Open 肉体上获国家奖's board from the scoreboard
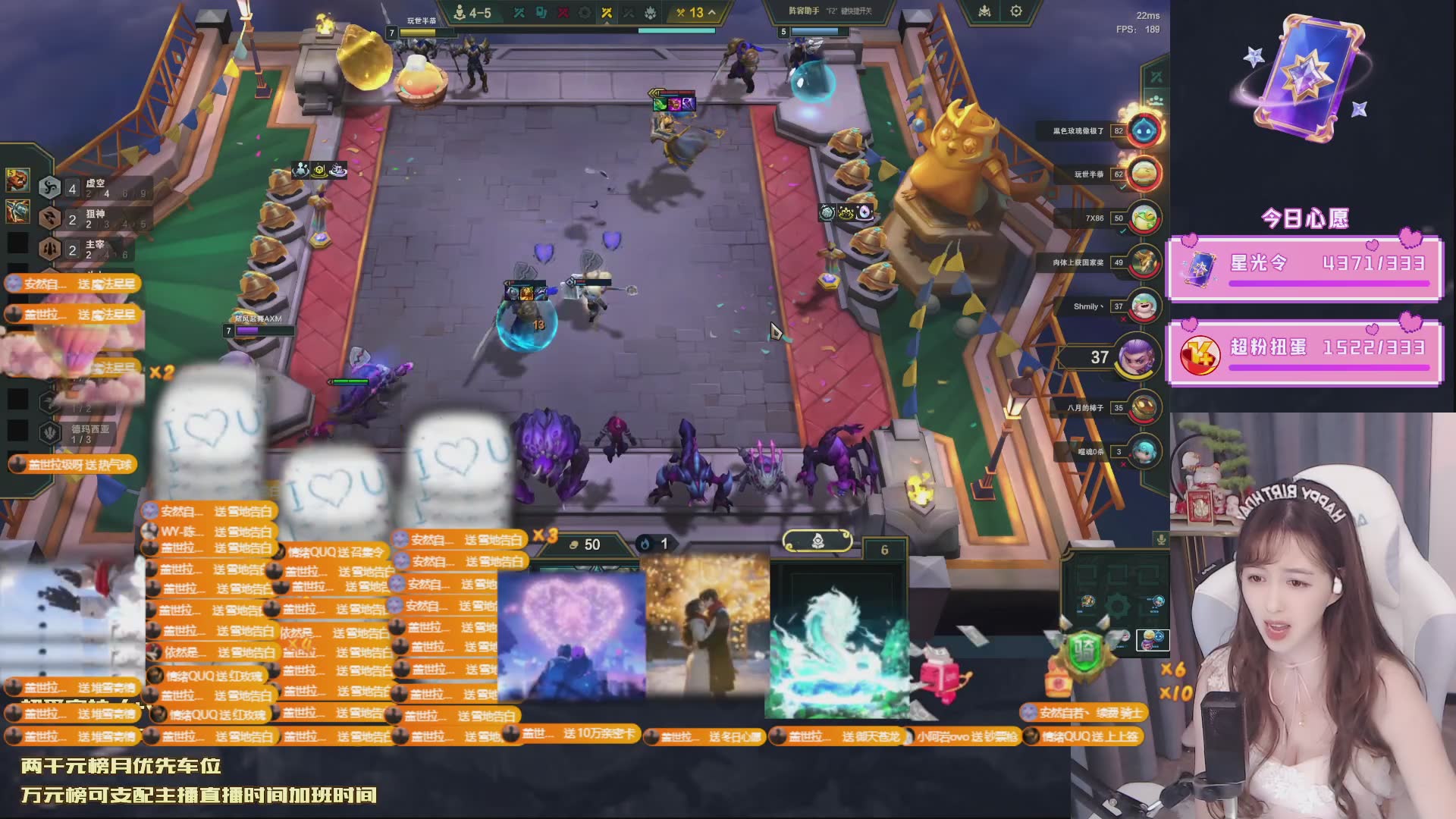Image resolution: width=1456 pixels, height=819 pixels. click(1144, 262)
